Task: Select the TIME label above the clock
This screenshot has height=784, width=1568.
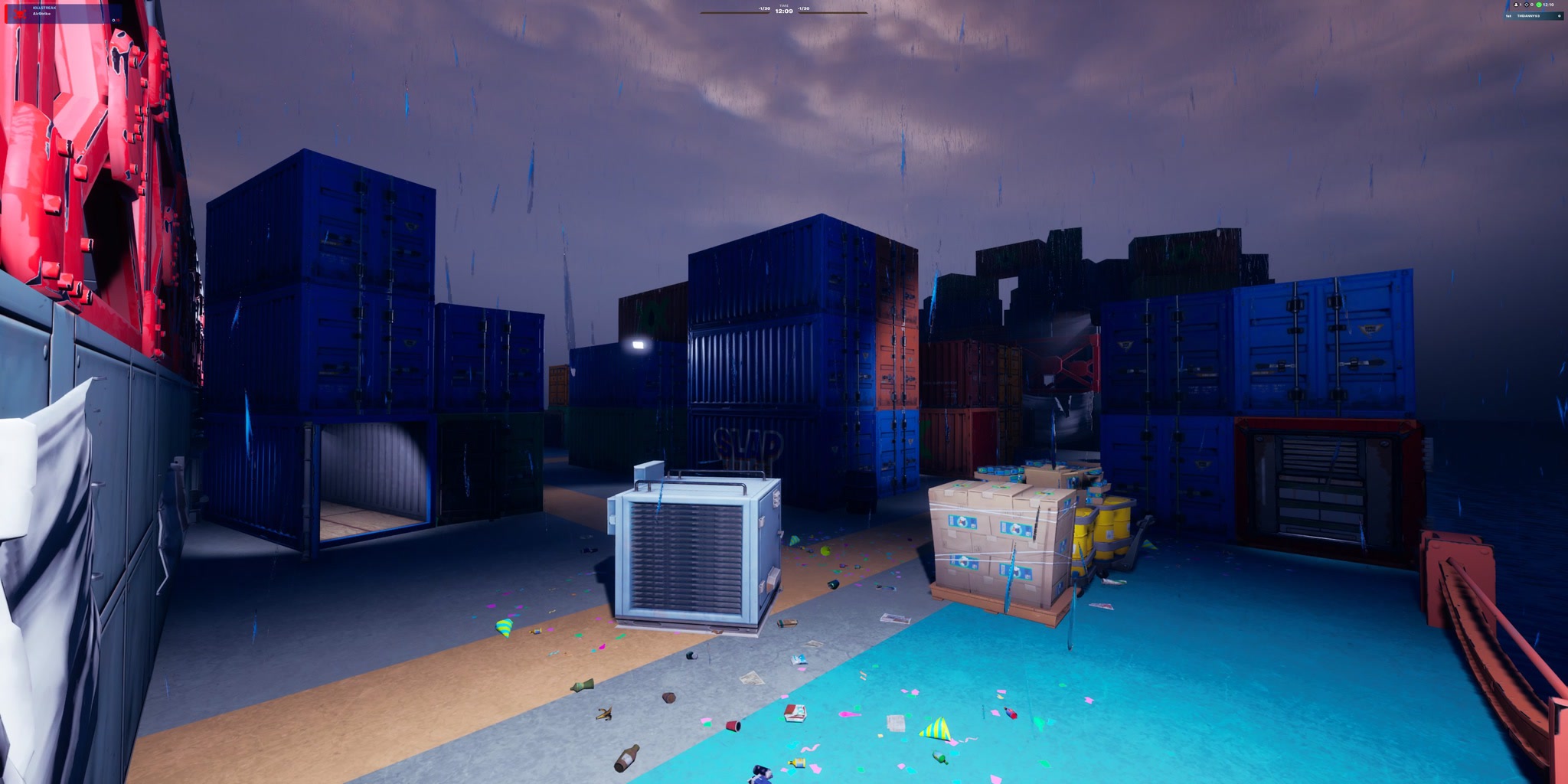Action: (783, 6)
